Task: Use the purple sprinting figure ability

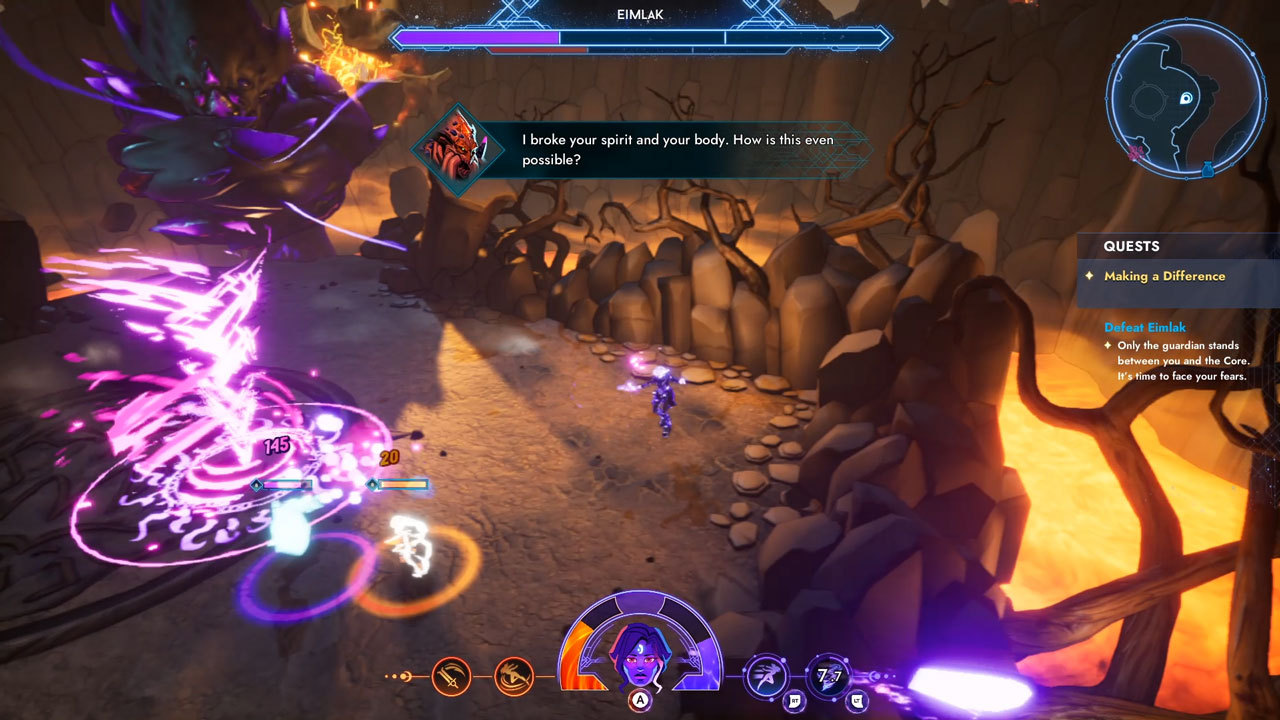Action: click(766, 677)
